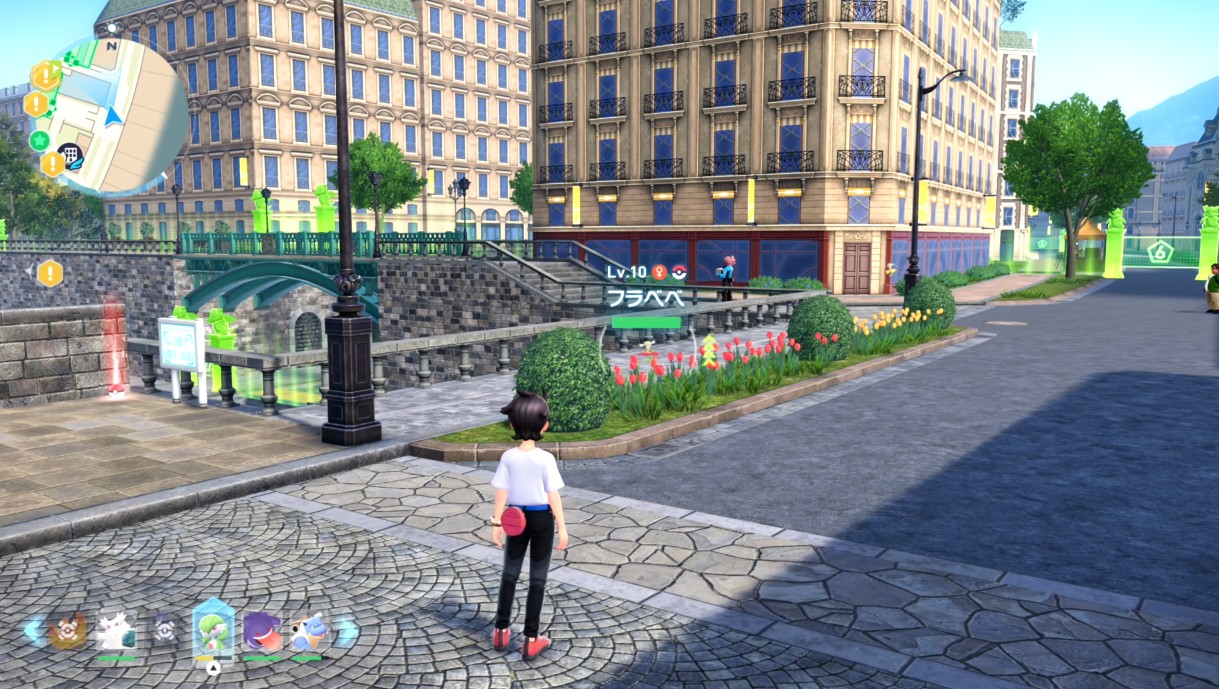Pick the white Pokémon party slot
The height and width of the screenshot is (689, 1219).
coord(116,631)
